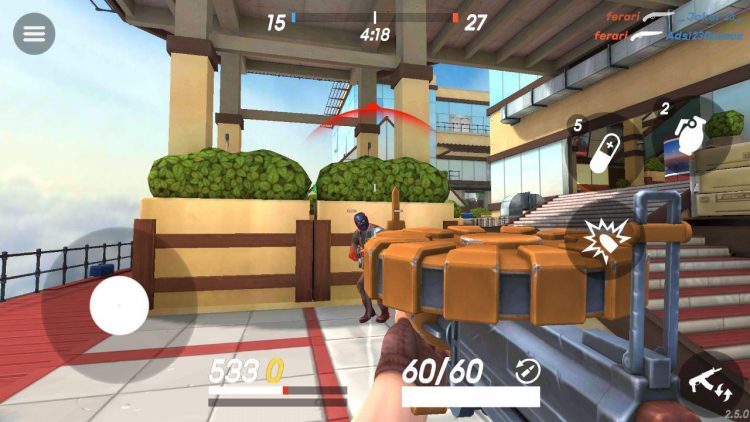
Task: Tap the white movement joystick knob
Action: pyautogui.click(x=119, y=305)
